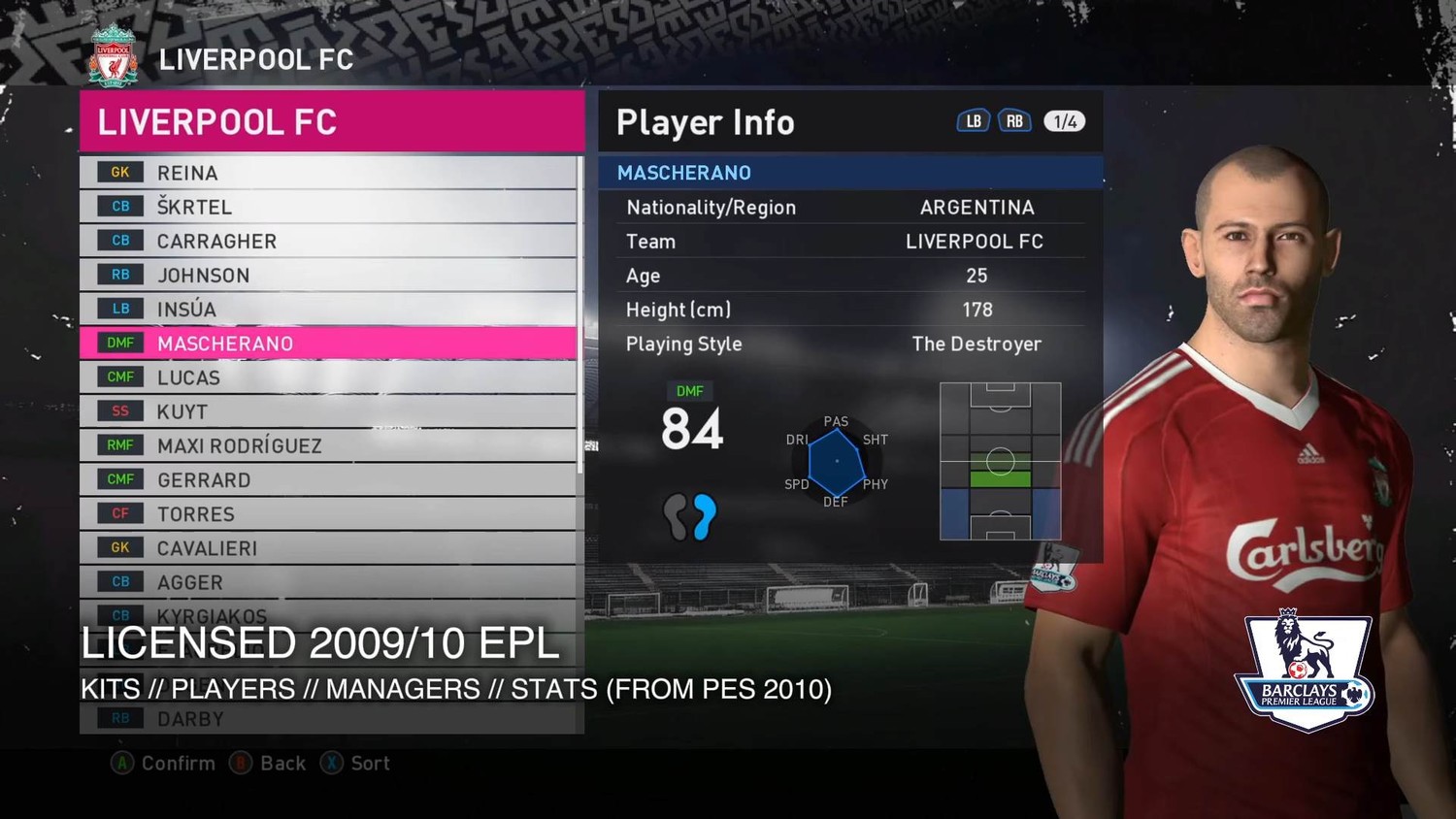1456x819 pixels.
Task: Select backup goalkeeper Cavalieri
Action: coord(328,548)
